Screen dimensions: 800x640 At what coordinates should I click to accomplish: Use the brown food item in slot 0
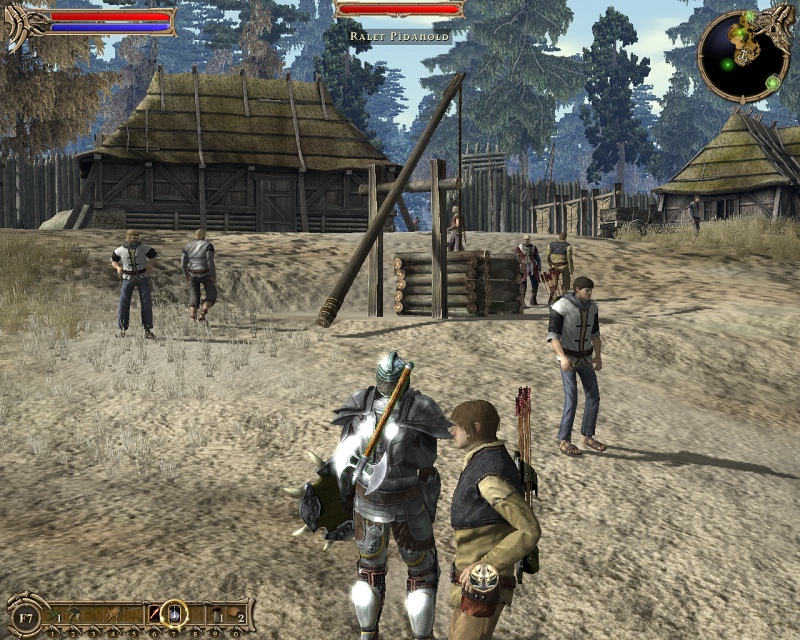236,612
